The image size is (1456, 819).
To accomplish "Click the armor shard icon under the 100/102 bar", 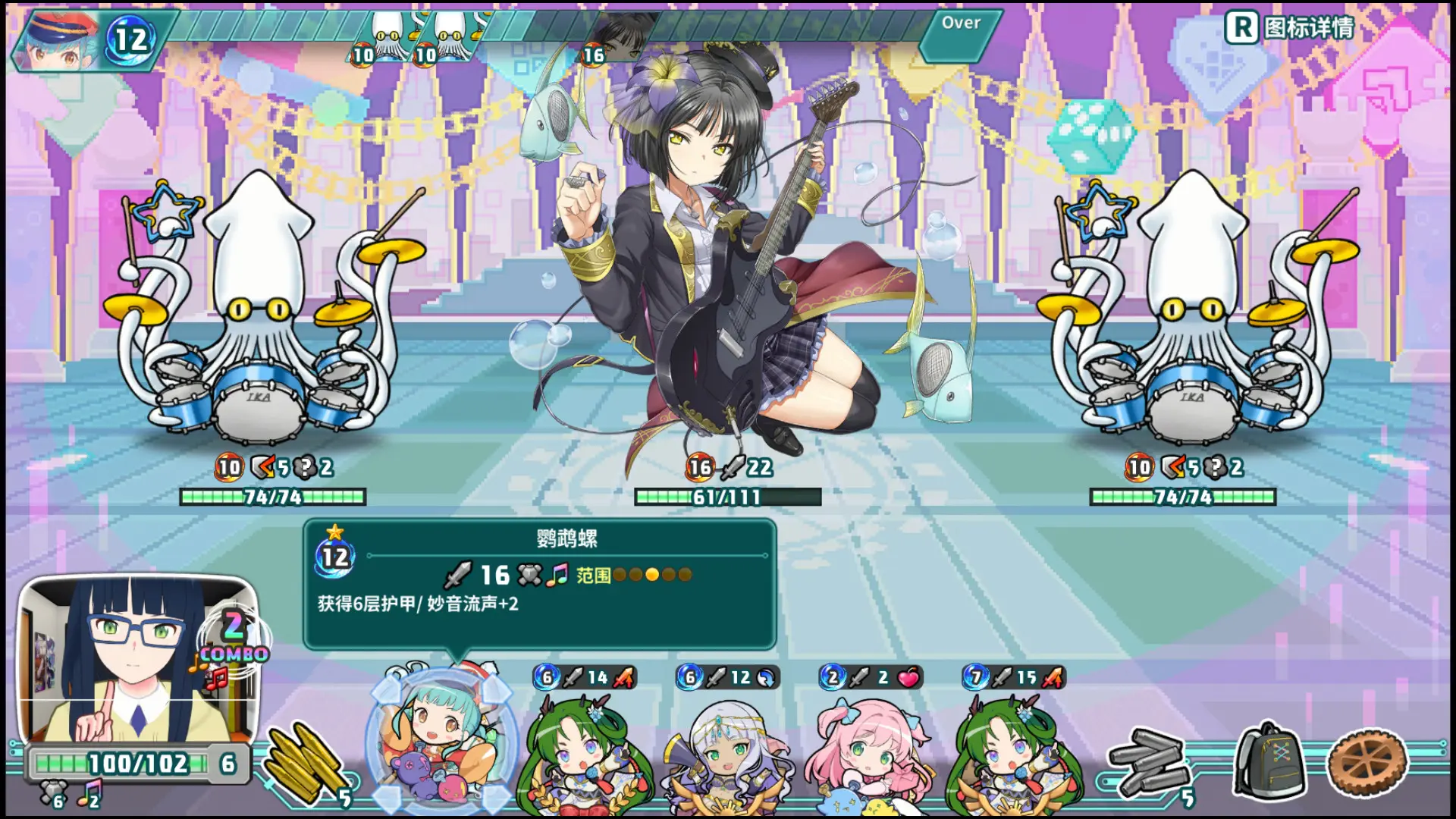I will [52, 791].
